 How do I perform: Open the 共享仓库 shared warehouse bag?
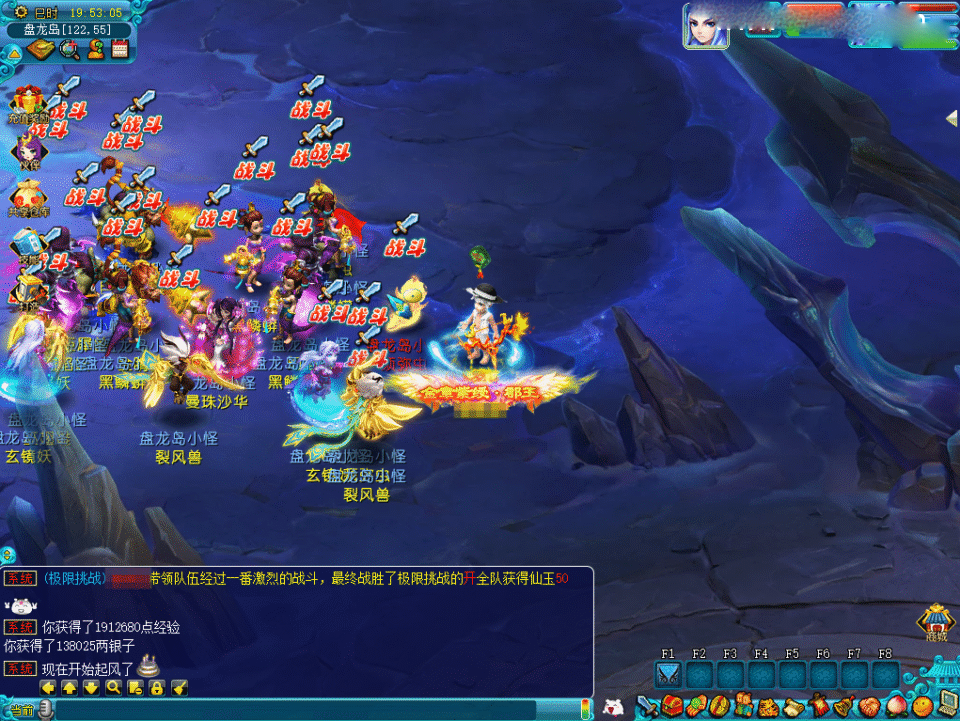coord(27,195)
